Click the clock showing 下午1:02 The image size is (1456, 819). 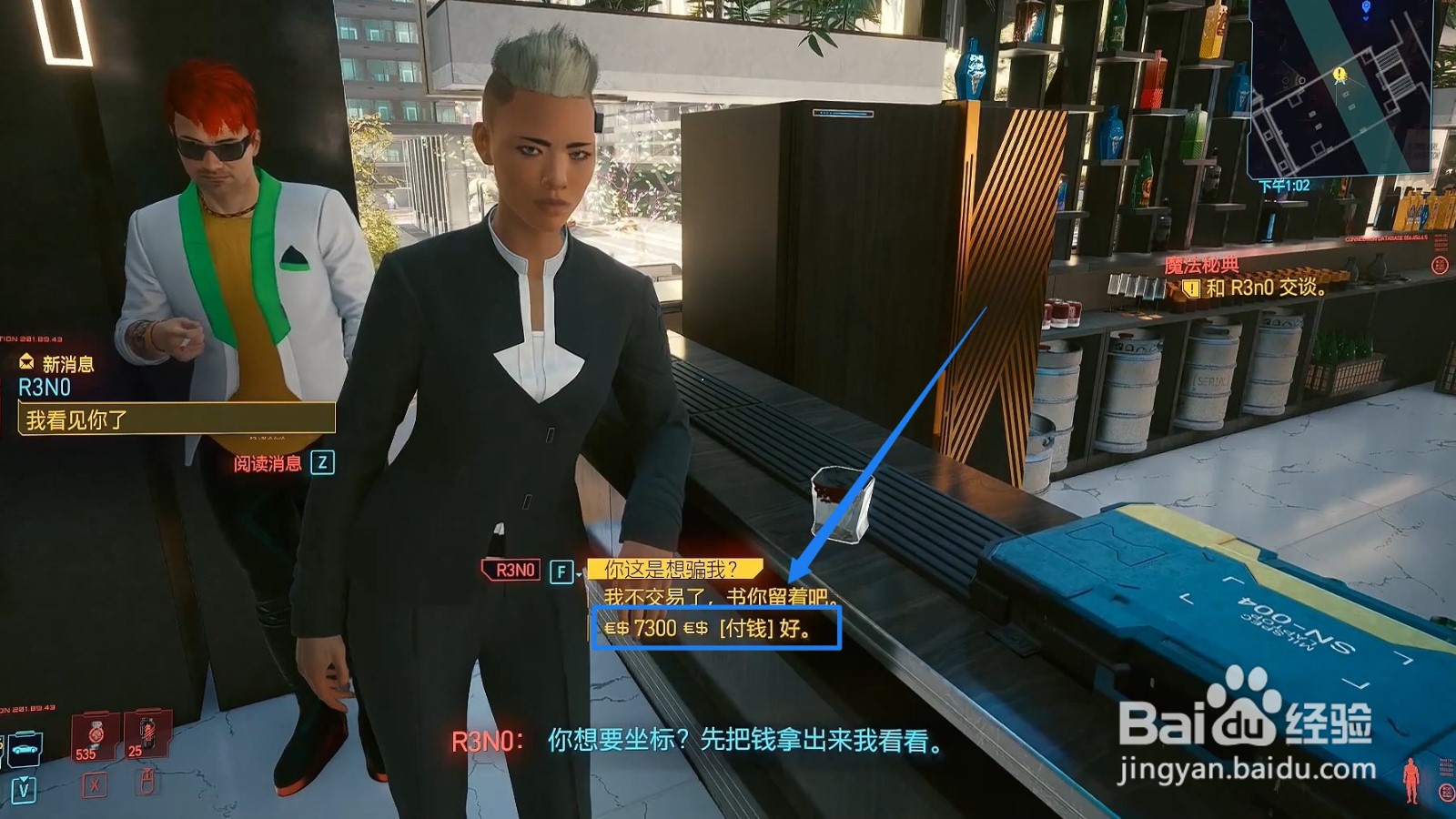click(x=1285, y=185)
